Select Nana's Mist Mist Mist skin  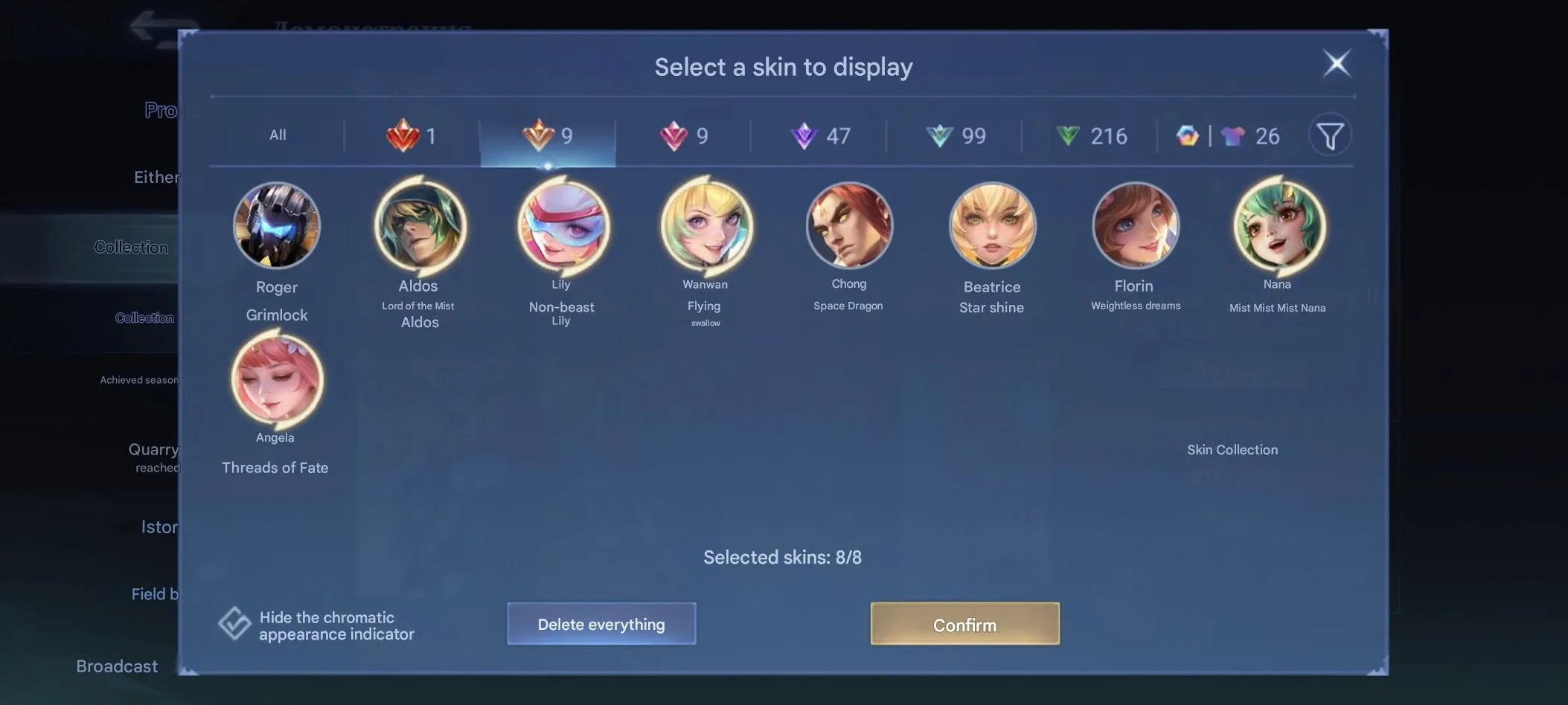pos(1277,225)
